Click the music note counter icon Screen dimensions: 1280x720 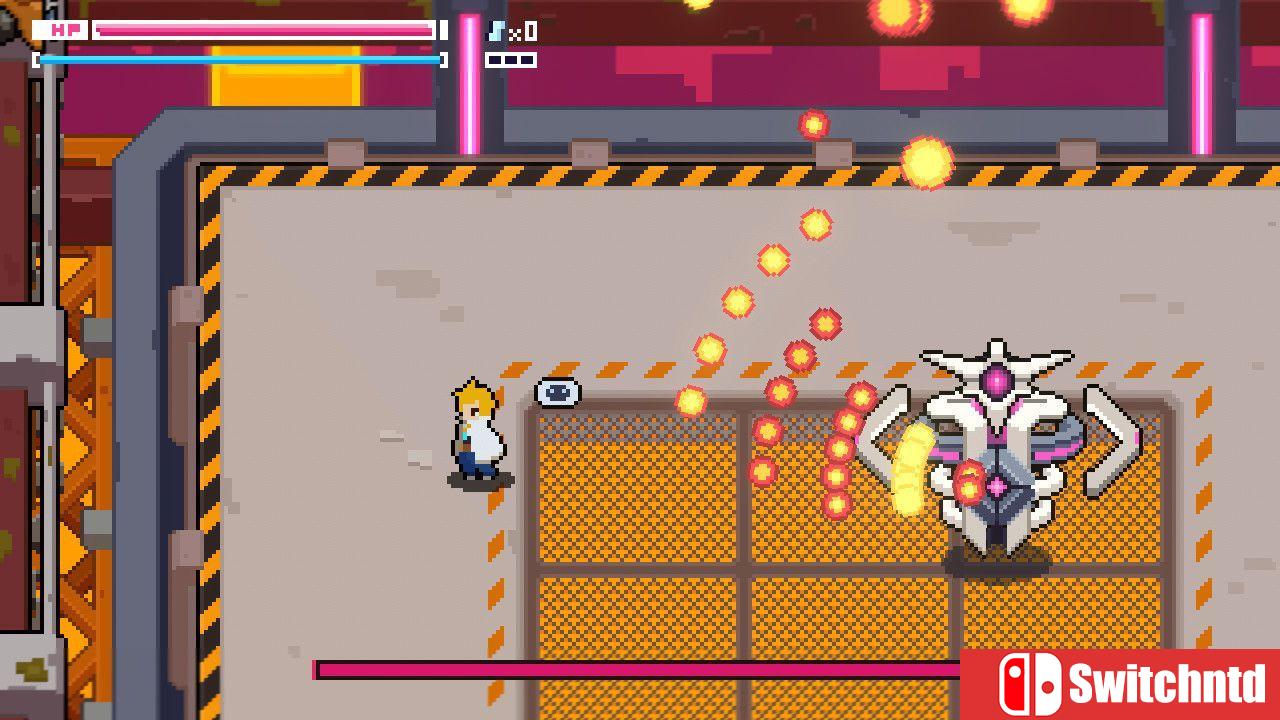point(496,30)
